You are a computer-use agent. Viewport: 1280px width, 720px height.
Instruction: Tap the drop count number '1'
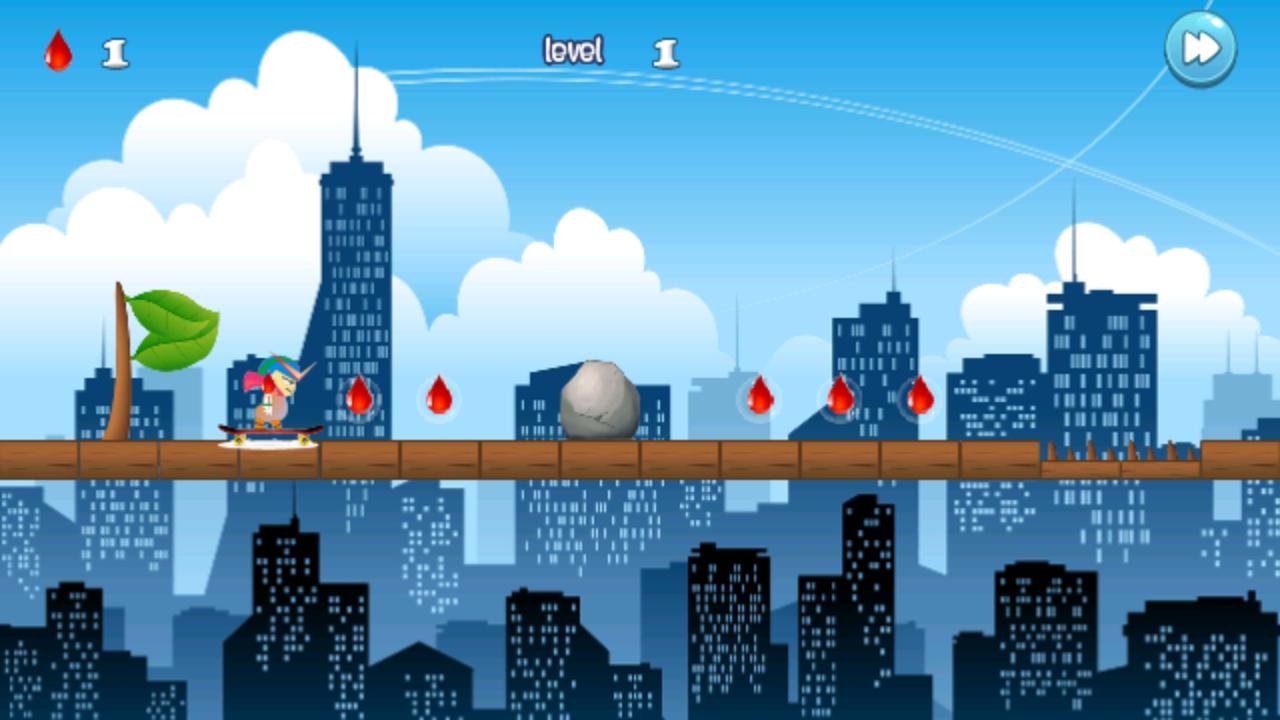pyautogui.click(x=113, y=52)
